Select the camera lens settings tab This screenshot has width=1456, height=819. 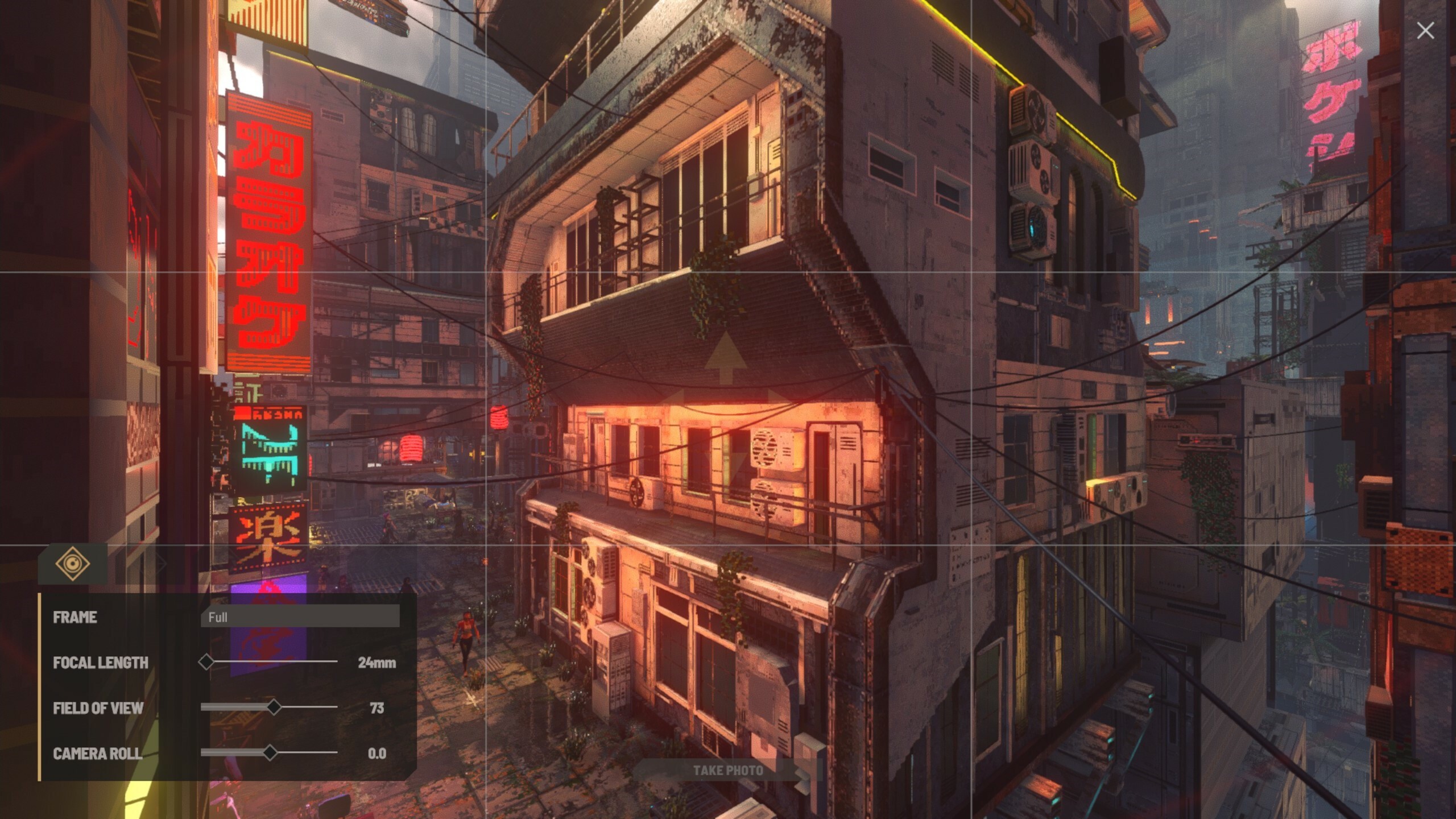tap(73, 564)
